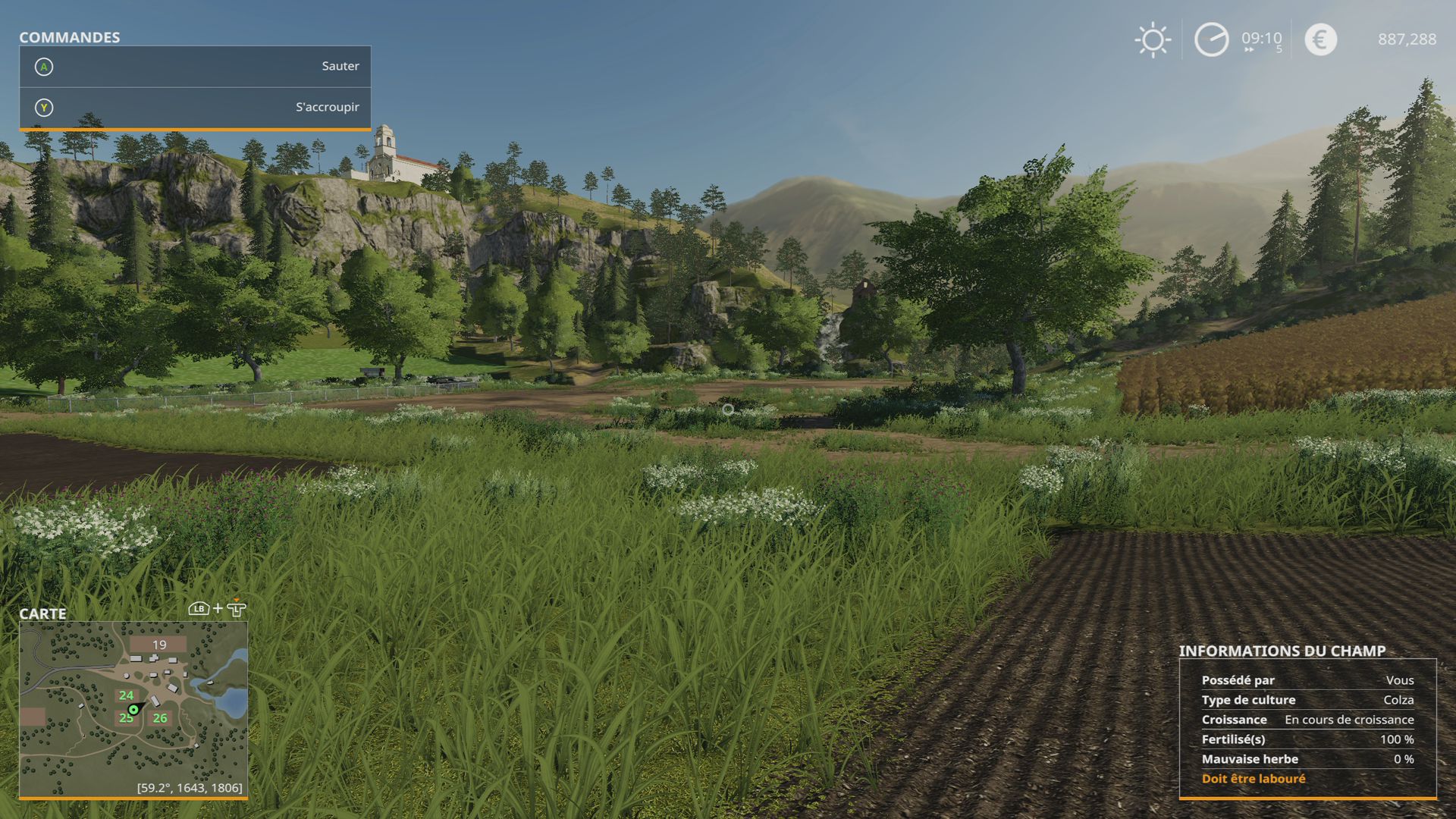The image size is (1456, 819).
Task: Click the green A button icon for Sauter
Action: point(45,67)
